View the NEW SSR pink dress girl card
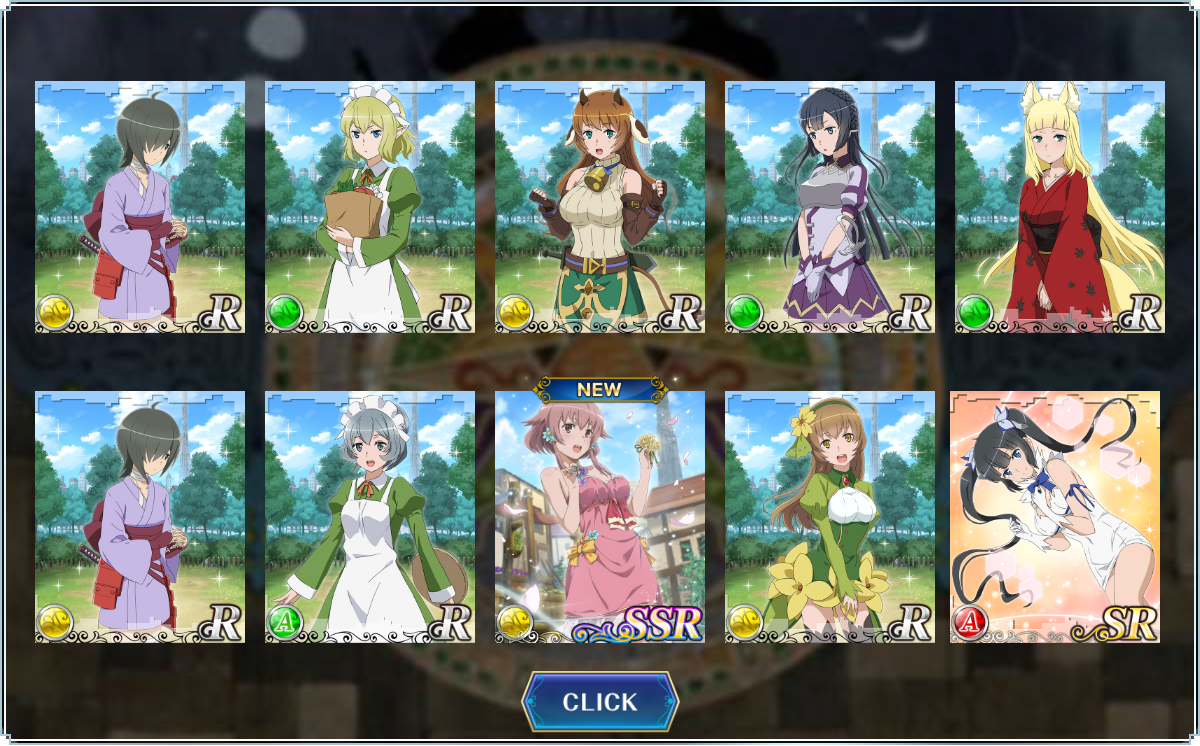The image size is (1200, 746). click(x=600, y=517)
